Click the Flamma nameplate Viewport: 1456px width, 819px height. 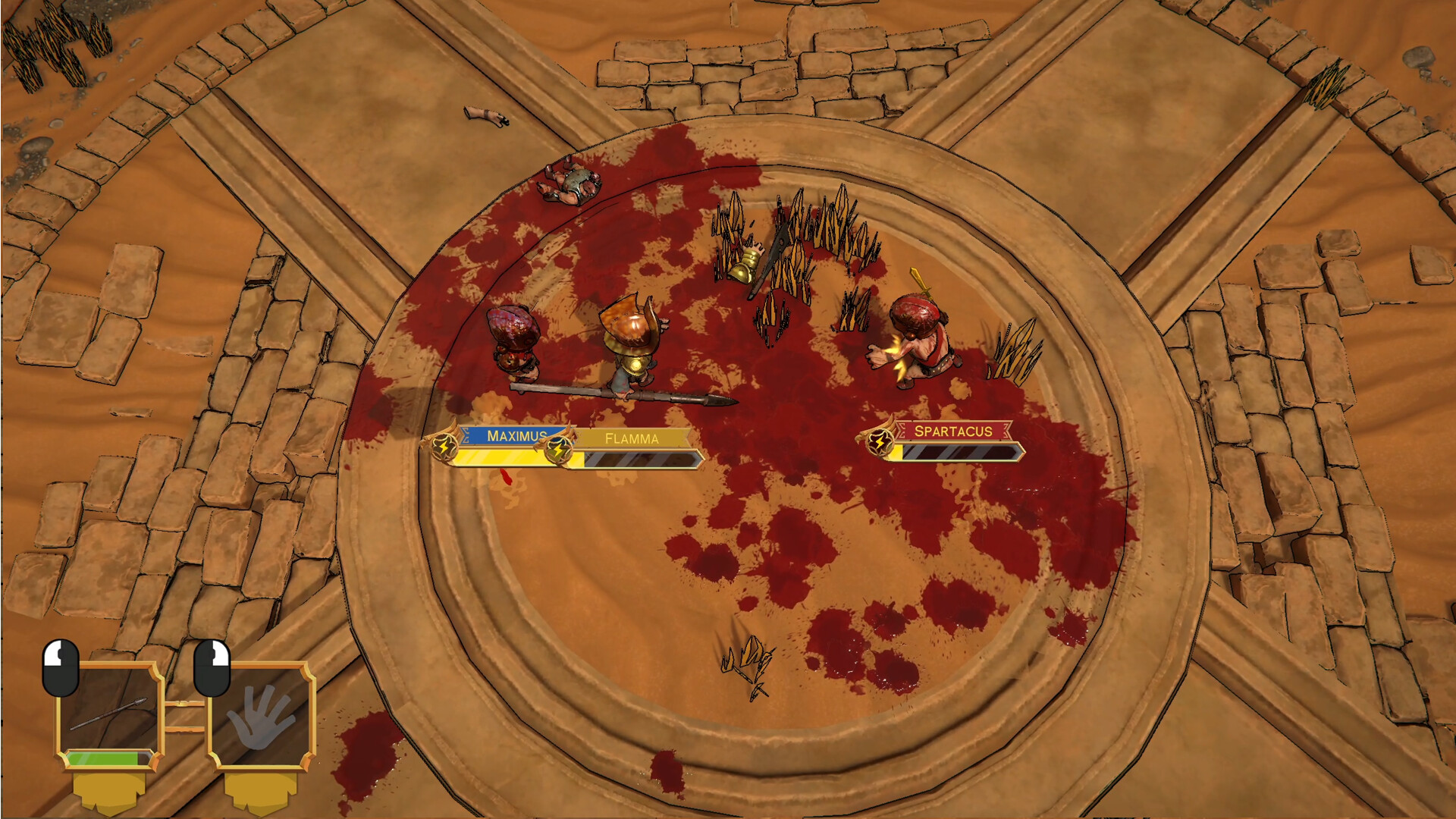click(x=632, y=437)
